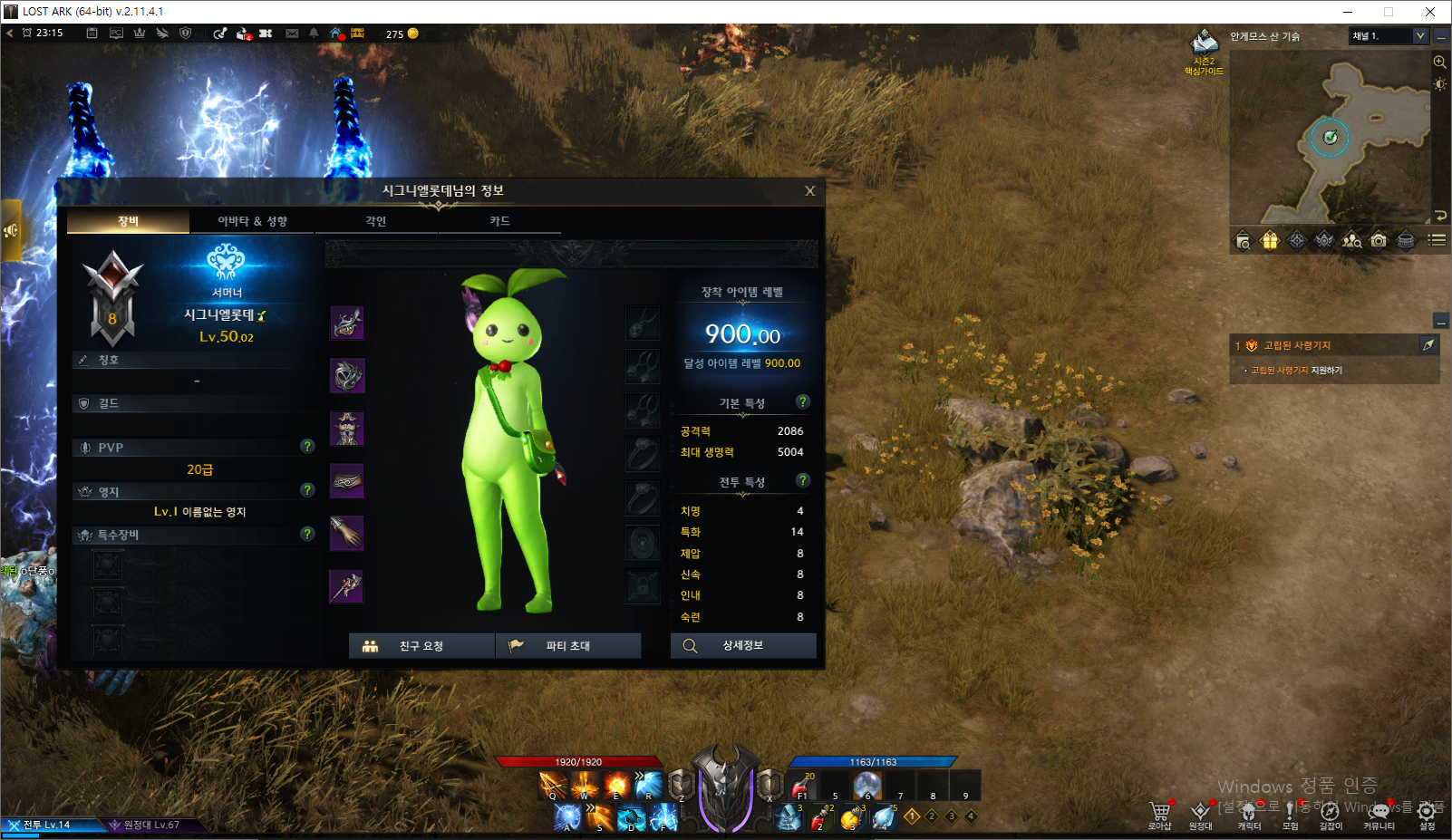Close the character info window

(x=809, y=191)
